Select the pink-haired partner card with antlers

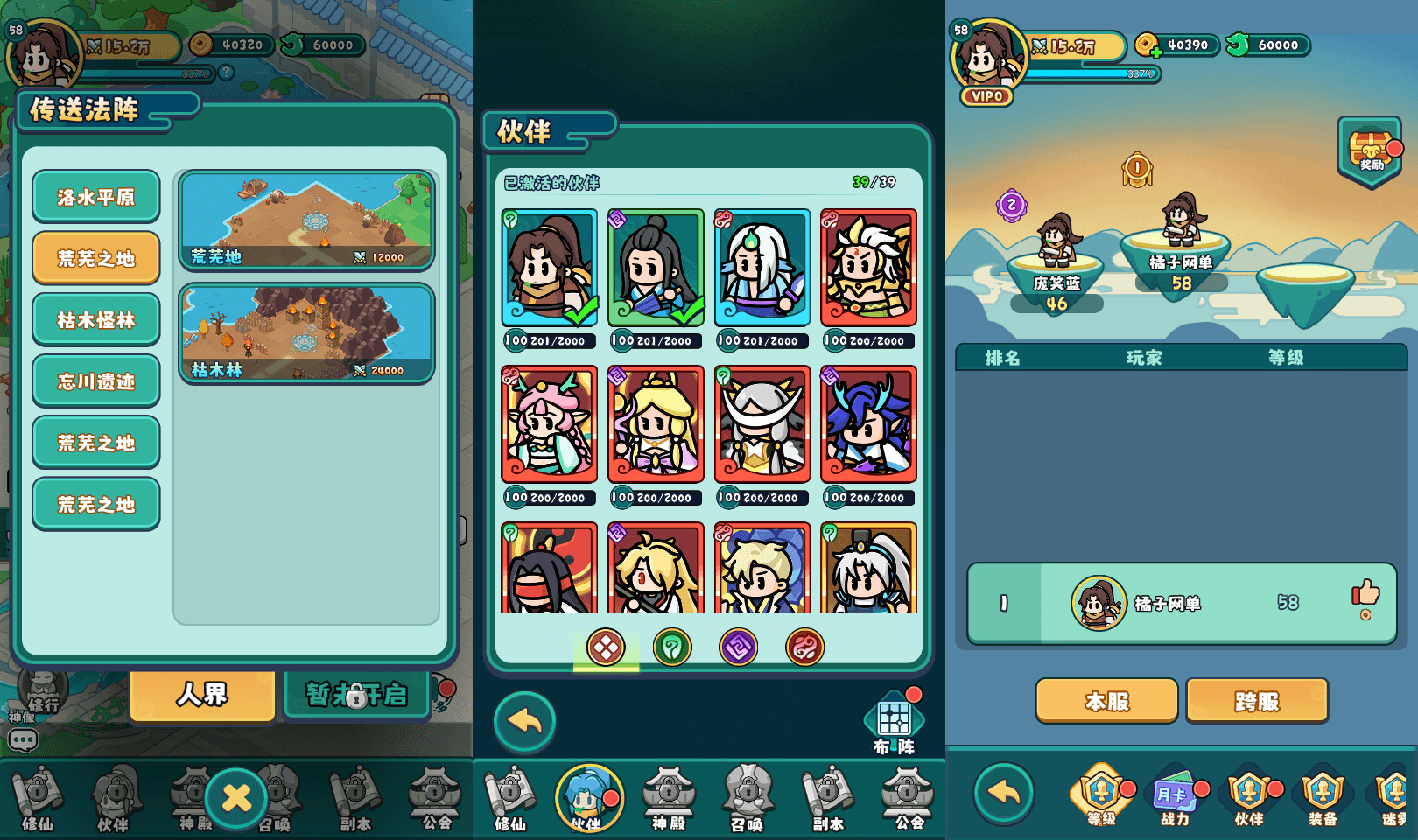tap(549, 424)
